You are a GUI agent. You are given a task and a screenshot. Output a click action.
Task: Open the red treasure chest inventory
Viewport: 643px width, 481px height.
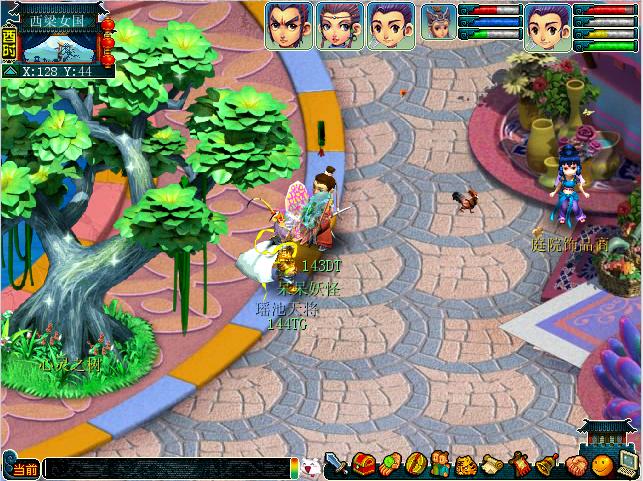click(363, 465)
